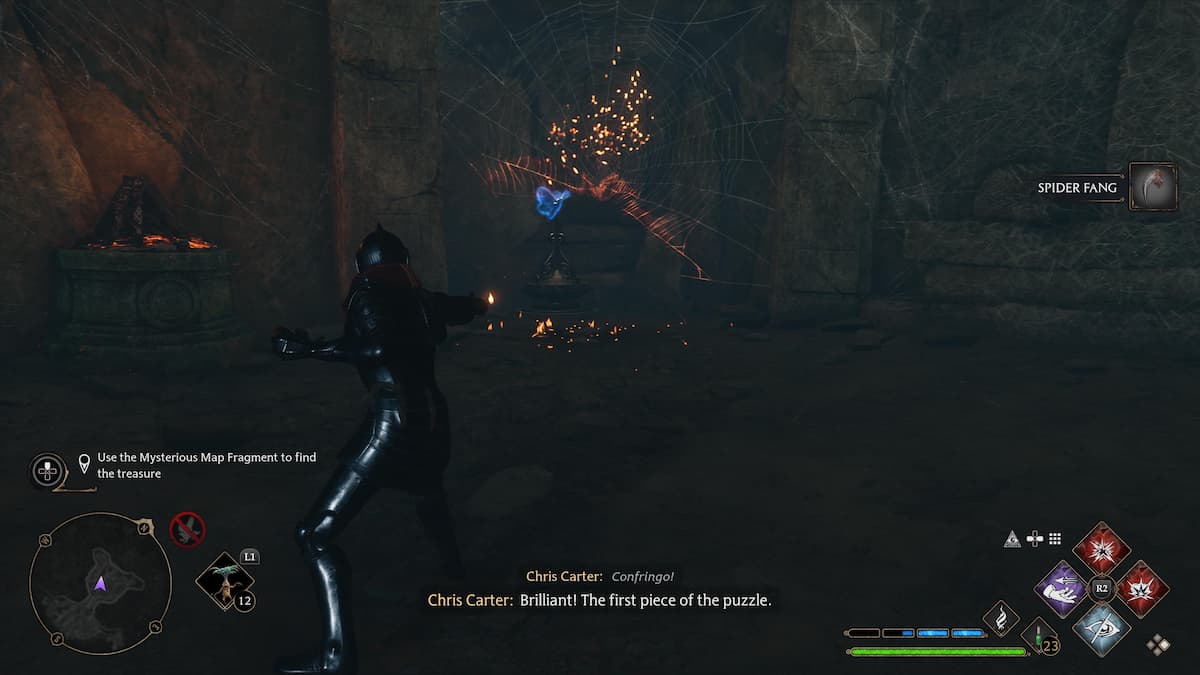
Task: Open the circular minimap
Action: (99, 584)
